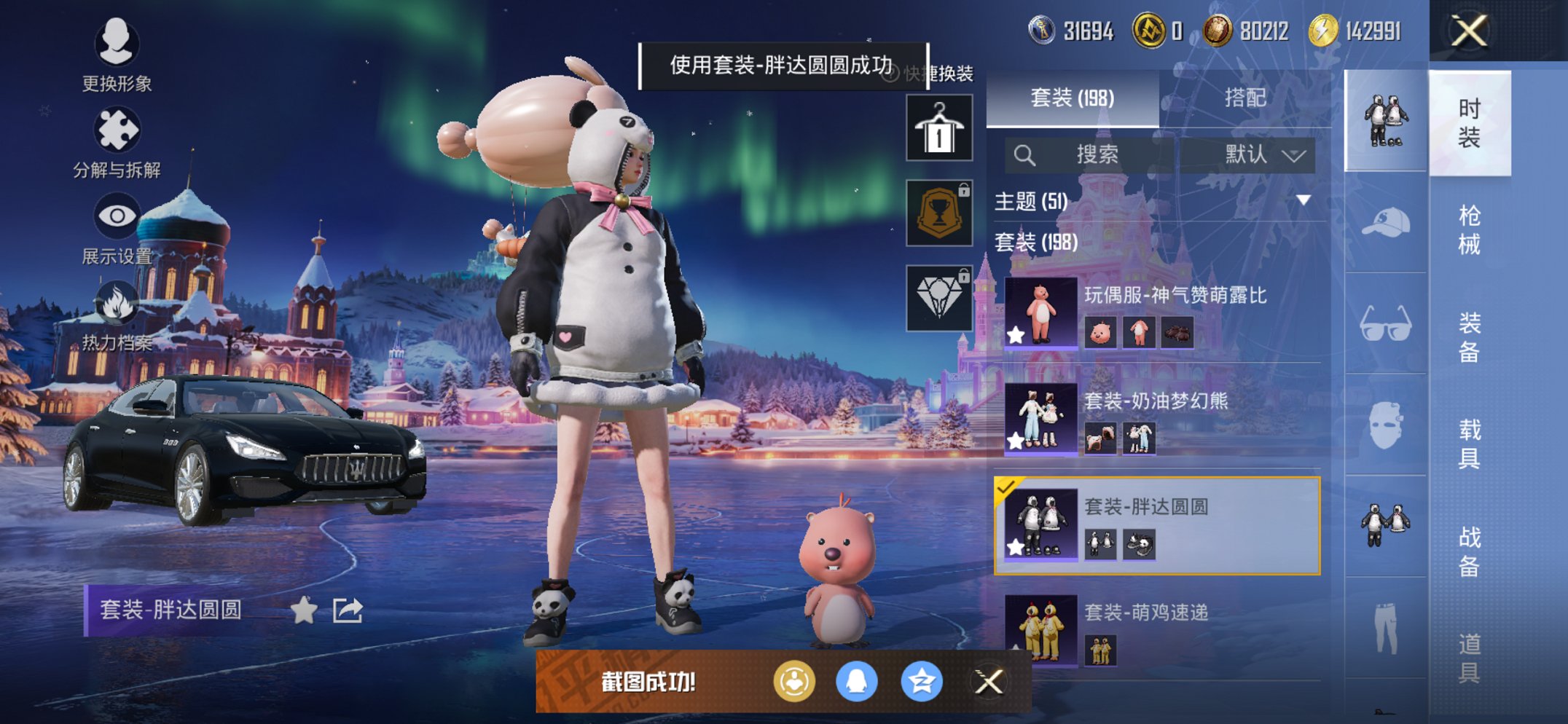Open the outfit hanger quick-swap slot
Screen dimensions: 1568x724
tap(938, 129)
